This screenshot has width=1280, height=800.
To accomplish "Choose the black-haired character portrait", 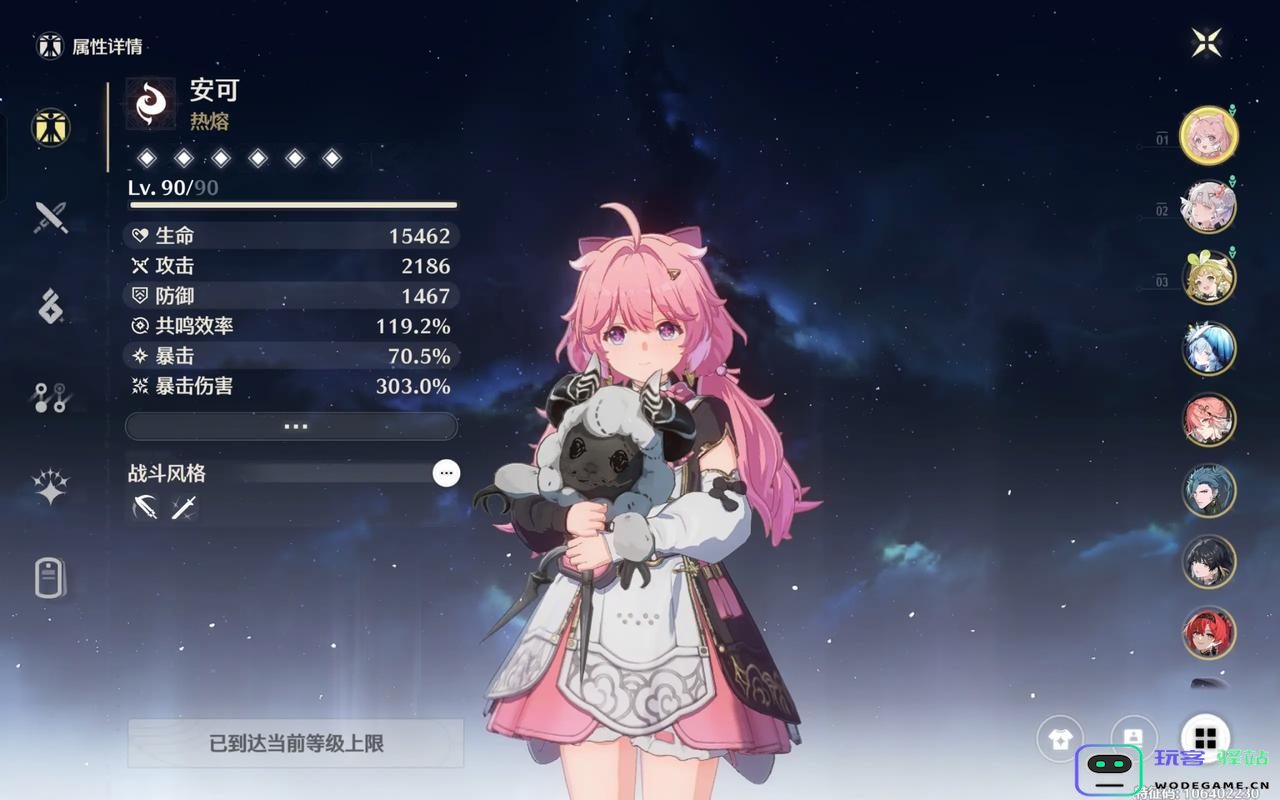I will (1209, 561).
